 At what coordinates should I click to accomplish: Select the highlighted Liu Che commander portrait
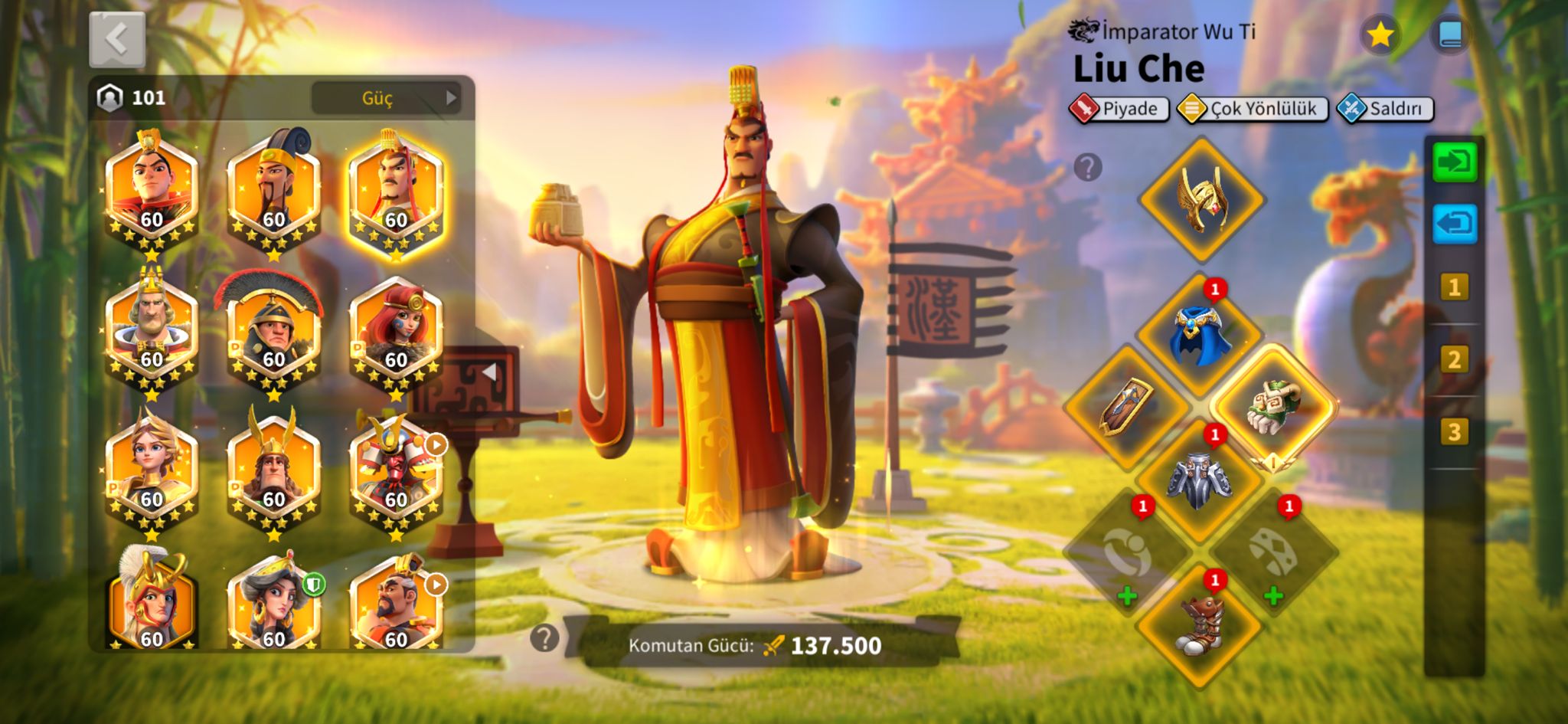point(395,192)
